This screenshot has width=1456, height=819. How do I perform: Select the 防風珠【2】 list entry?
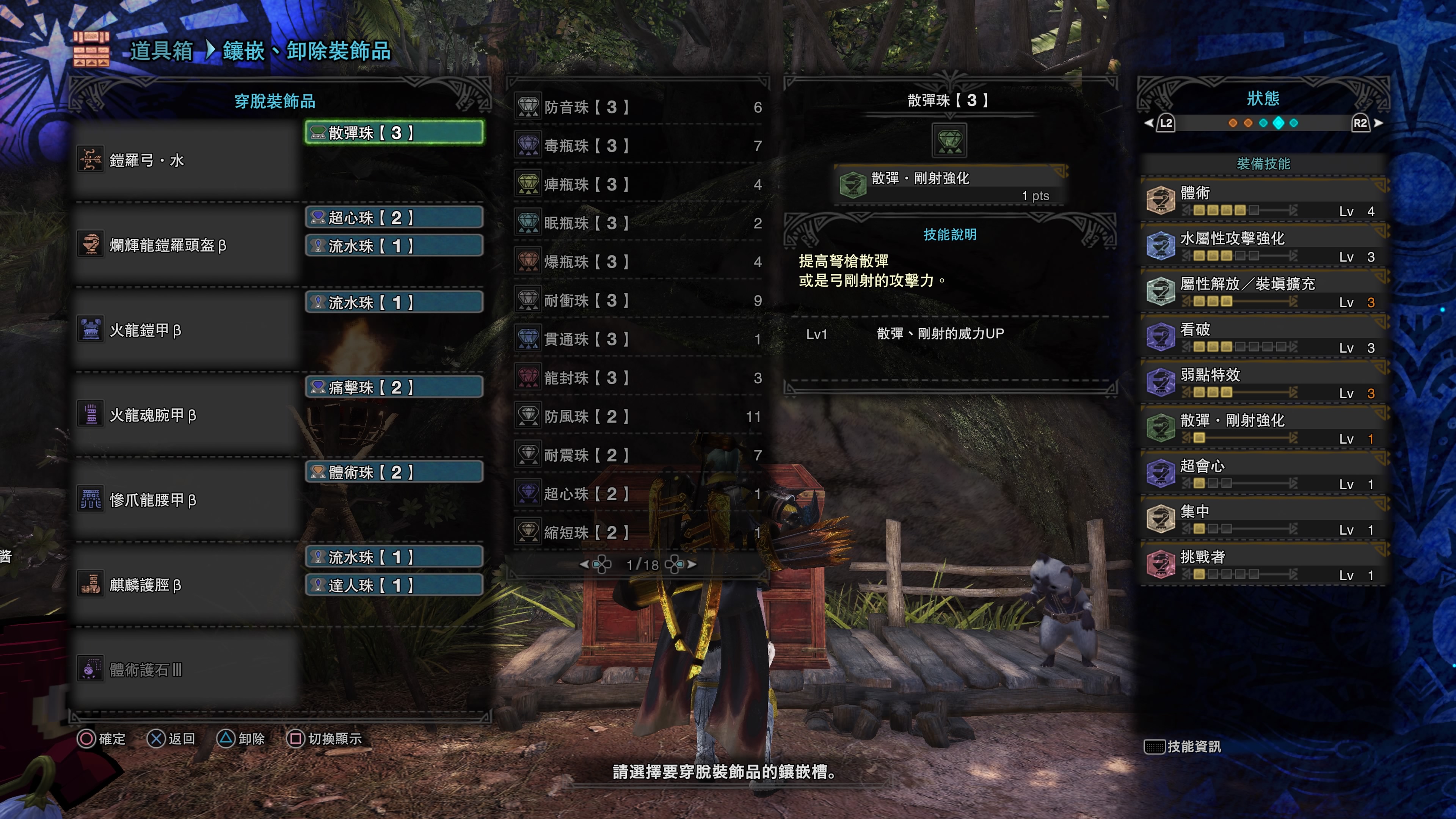(x=639, y=417)
